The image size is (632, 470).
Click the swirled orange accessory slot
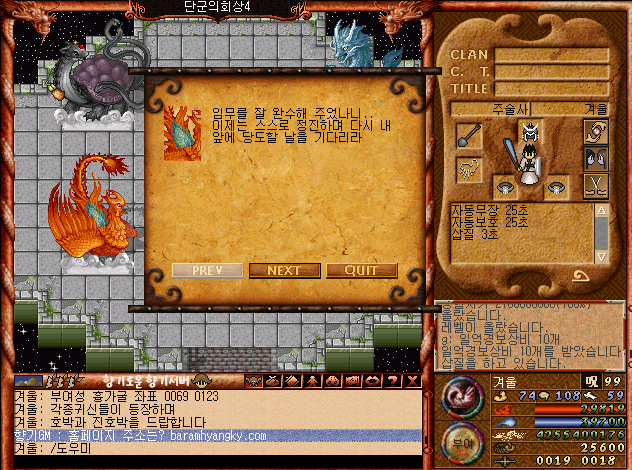coord(596,131)
